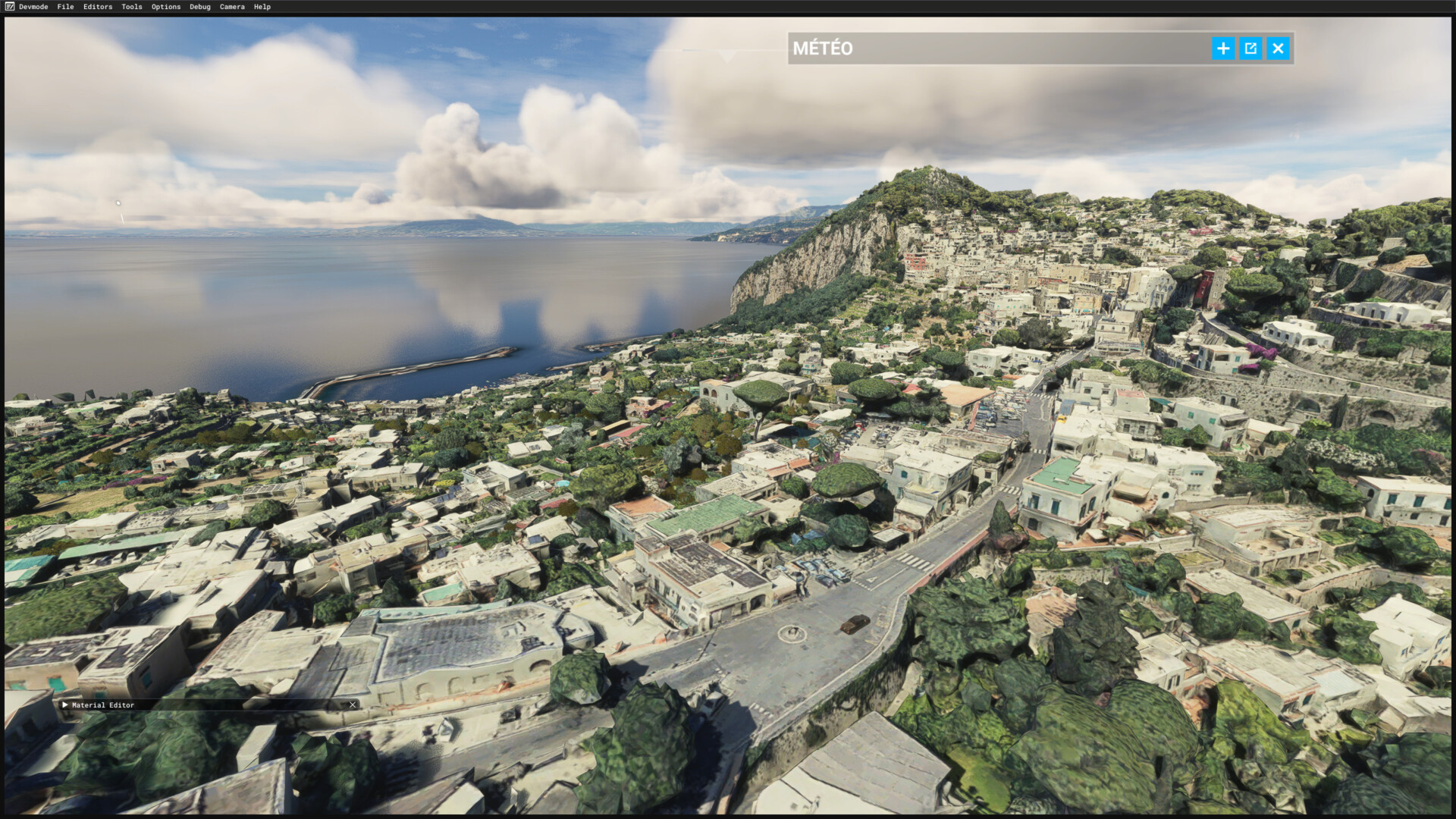Pop out the MÉTÉO panel window
1456x819 pixels.
(x=1250, y=49)
